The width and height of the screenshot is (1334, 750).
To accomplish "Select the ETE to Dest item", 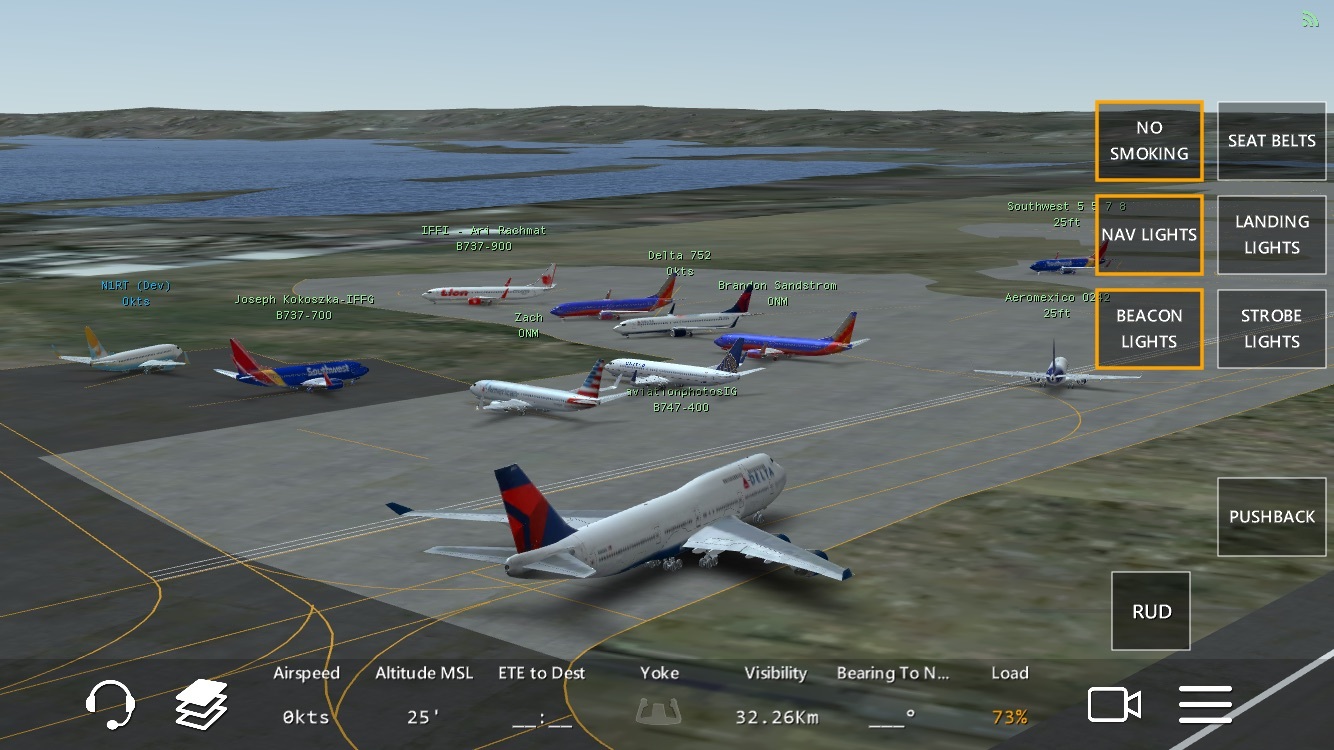I will [x=542, y=696].
